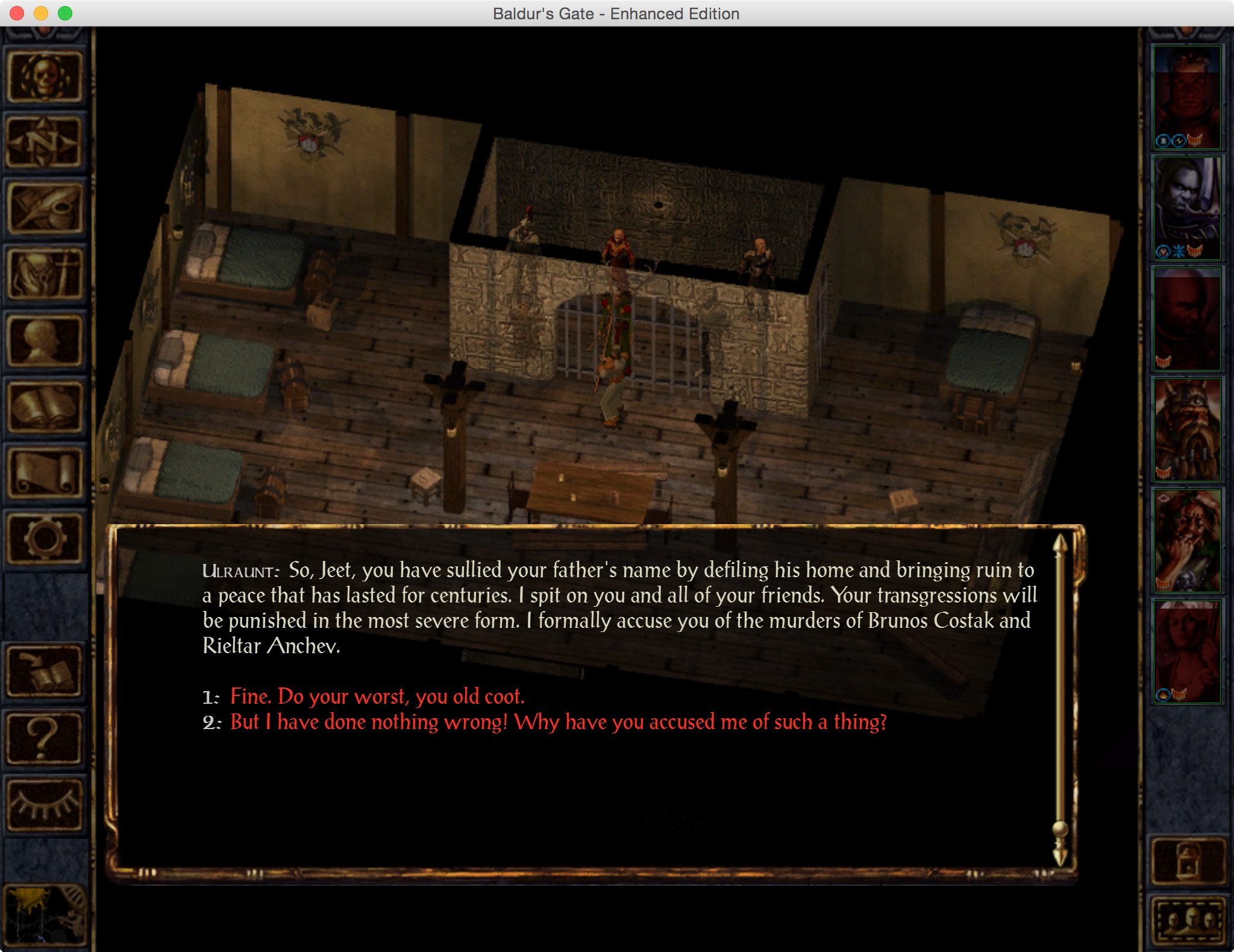
Task: Click the dialogue scrollbar down arrow
Action: tap(1060, 856)
